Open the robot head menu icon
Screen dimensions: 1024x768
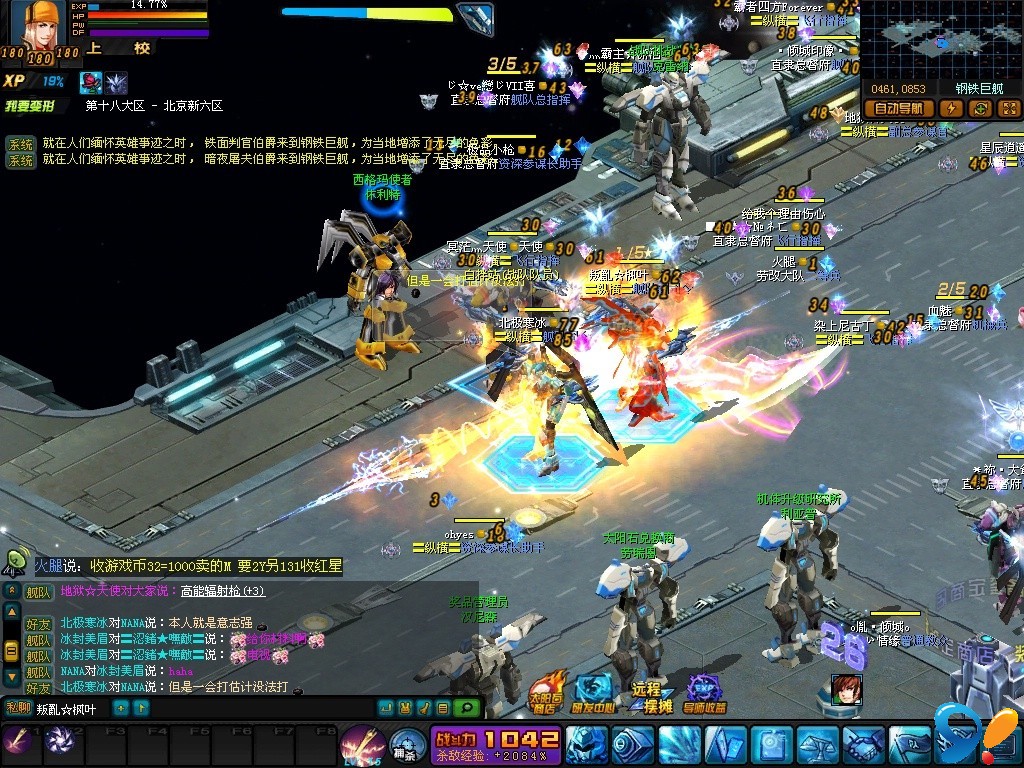click(x=587, y=746)
